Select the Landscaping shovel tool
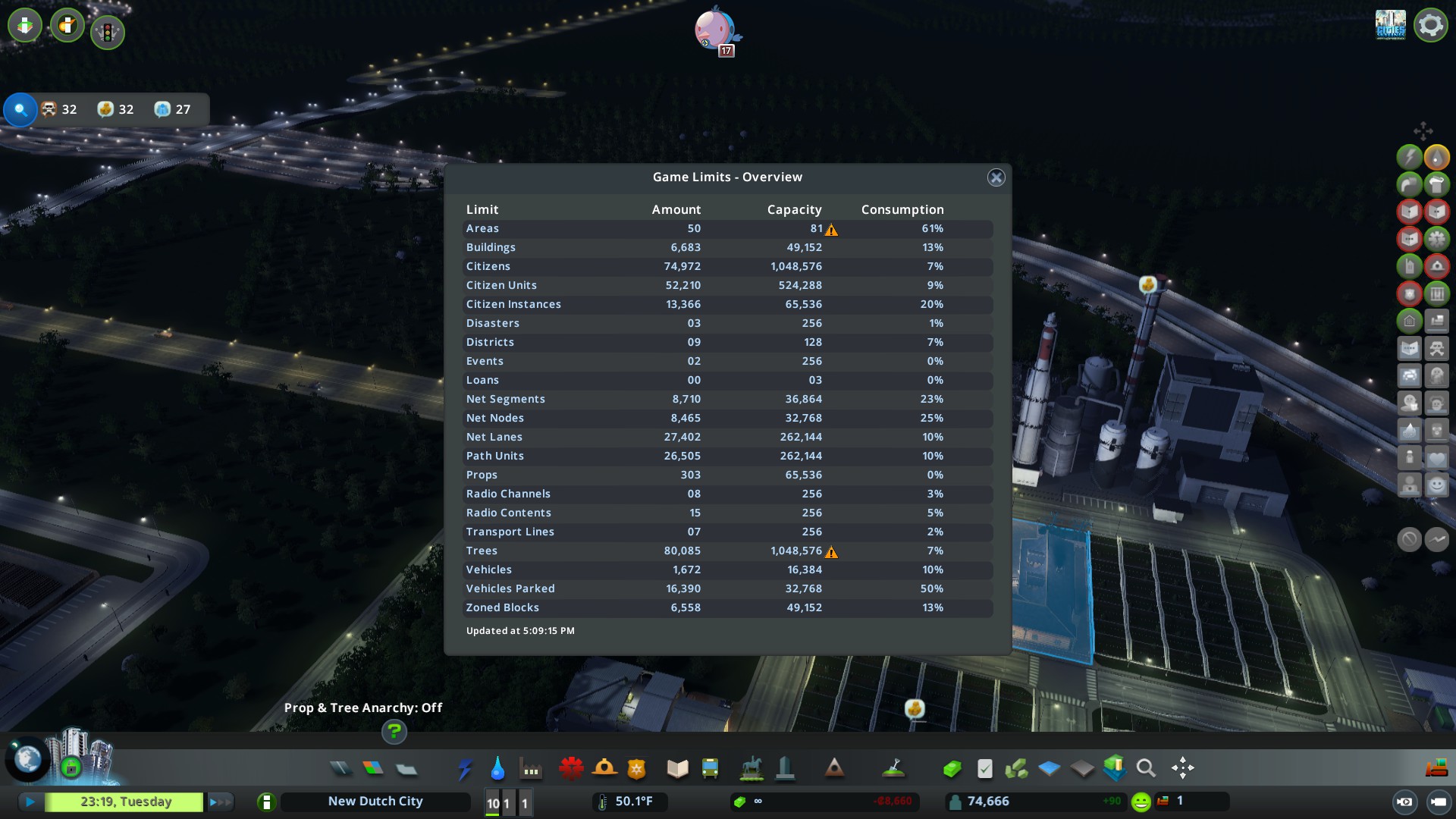The image size is (1456, 819). [x=895, y=768]
